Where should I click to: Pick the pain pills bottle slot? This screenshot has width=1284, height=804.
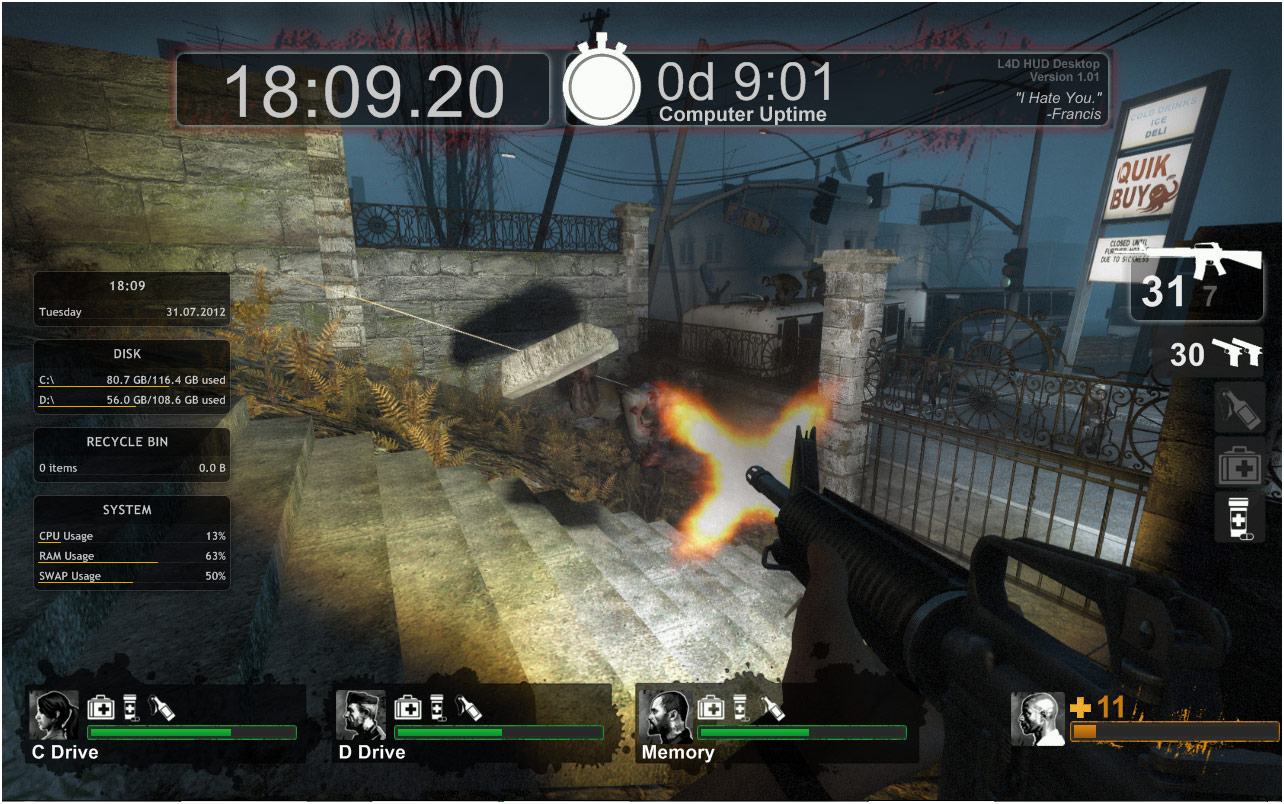(x=1239, y=517)
